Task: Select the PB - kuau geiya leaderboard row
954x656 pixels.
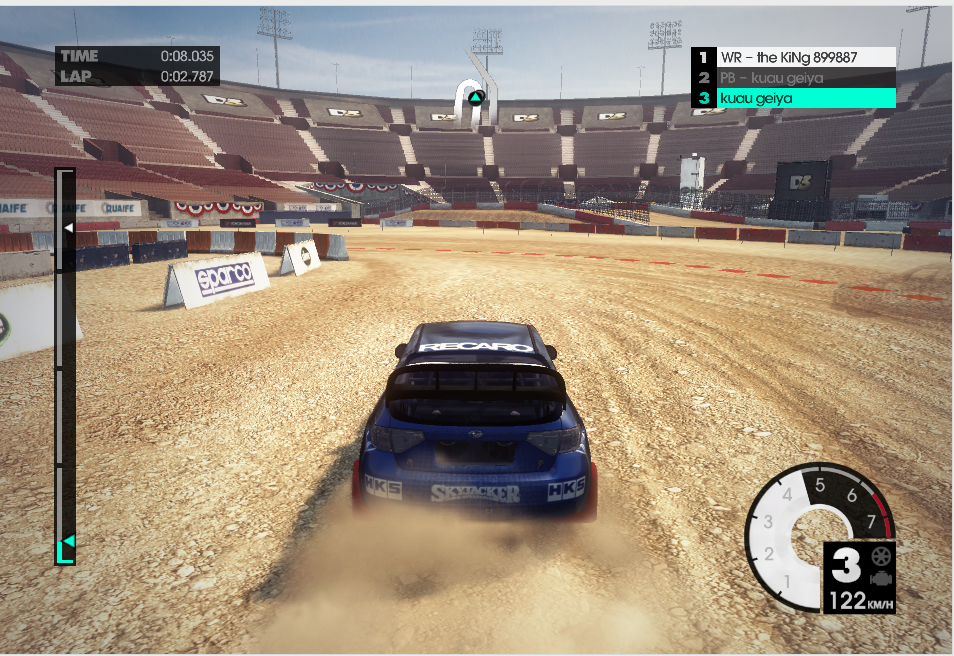Action: [x=793, y=78]
